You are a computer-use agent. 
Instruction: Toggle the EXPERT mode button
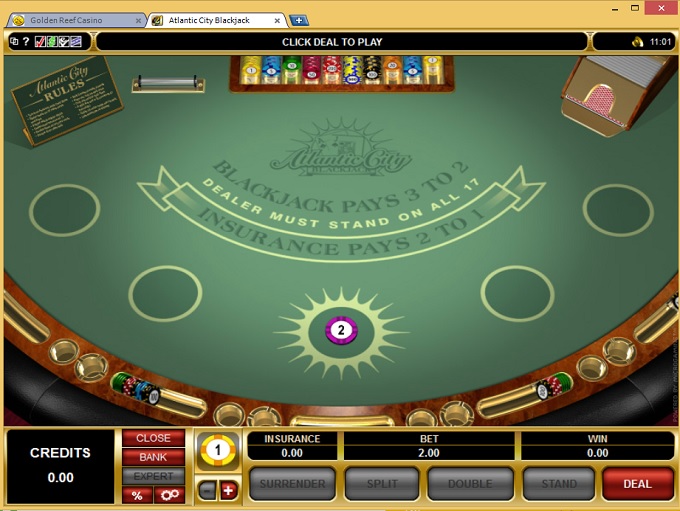tap(153, 476)
